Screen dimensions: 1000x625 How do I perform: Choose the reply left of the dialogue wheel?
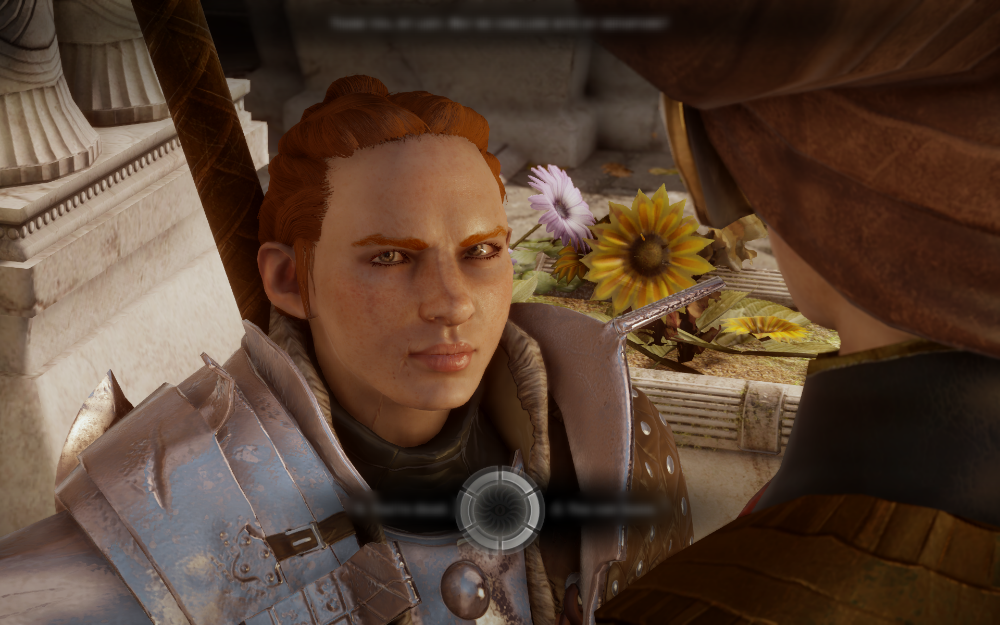pos(400,508)
